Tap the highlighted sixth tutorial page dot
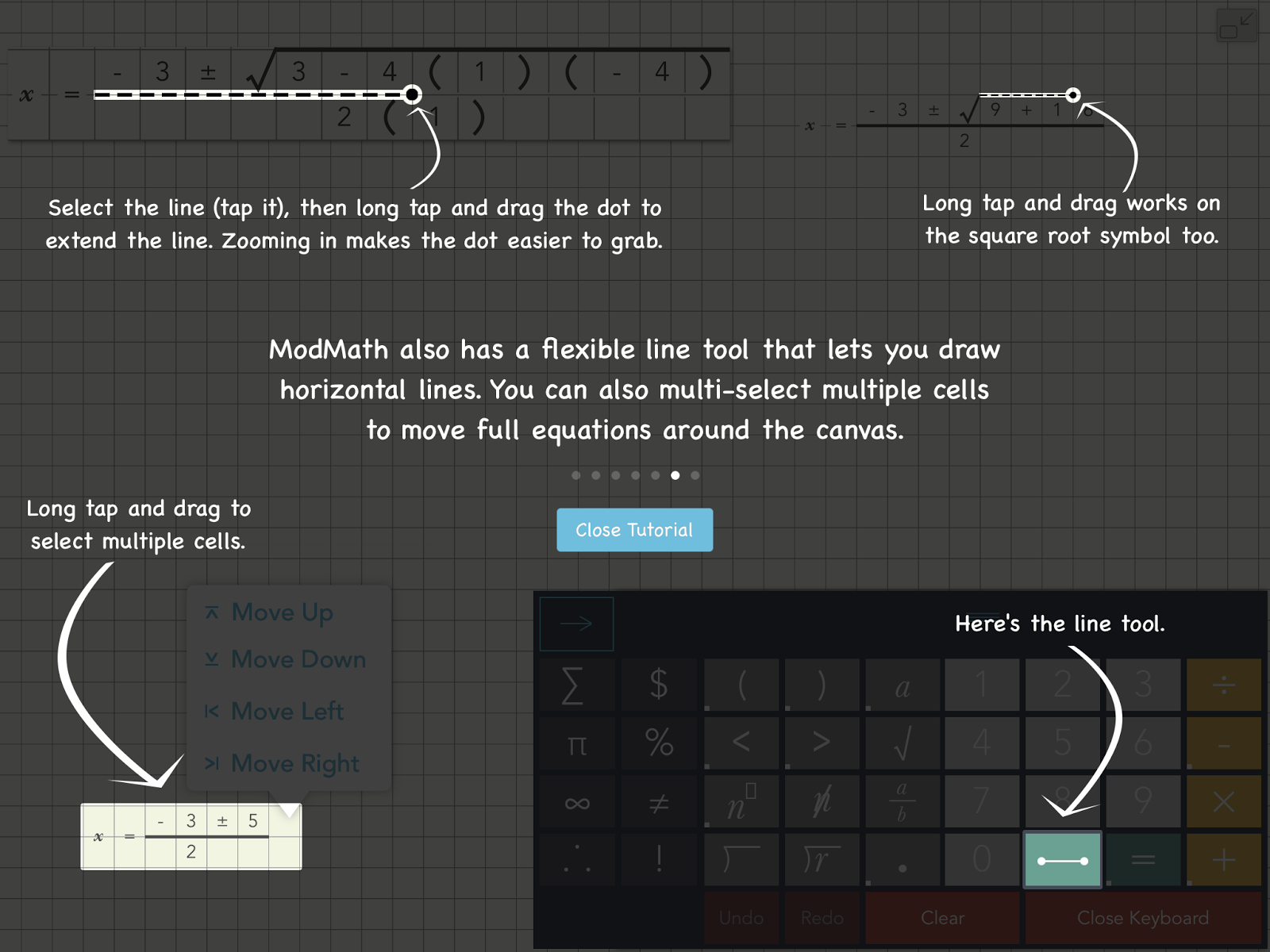The image size is (1270, 952). tap(675, 475)
